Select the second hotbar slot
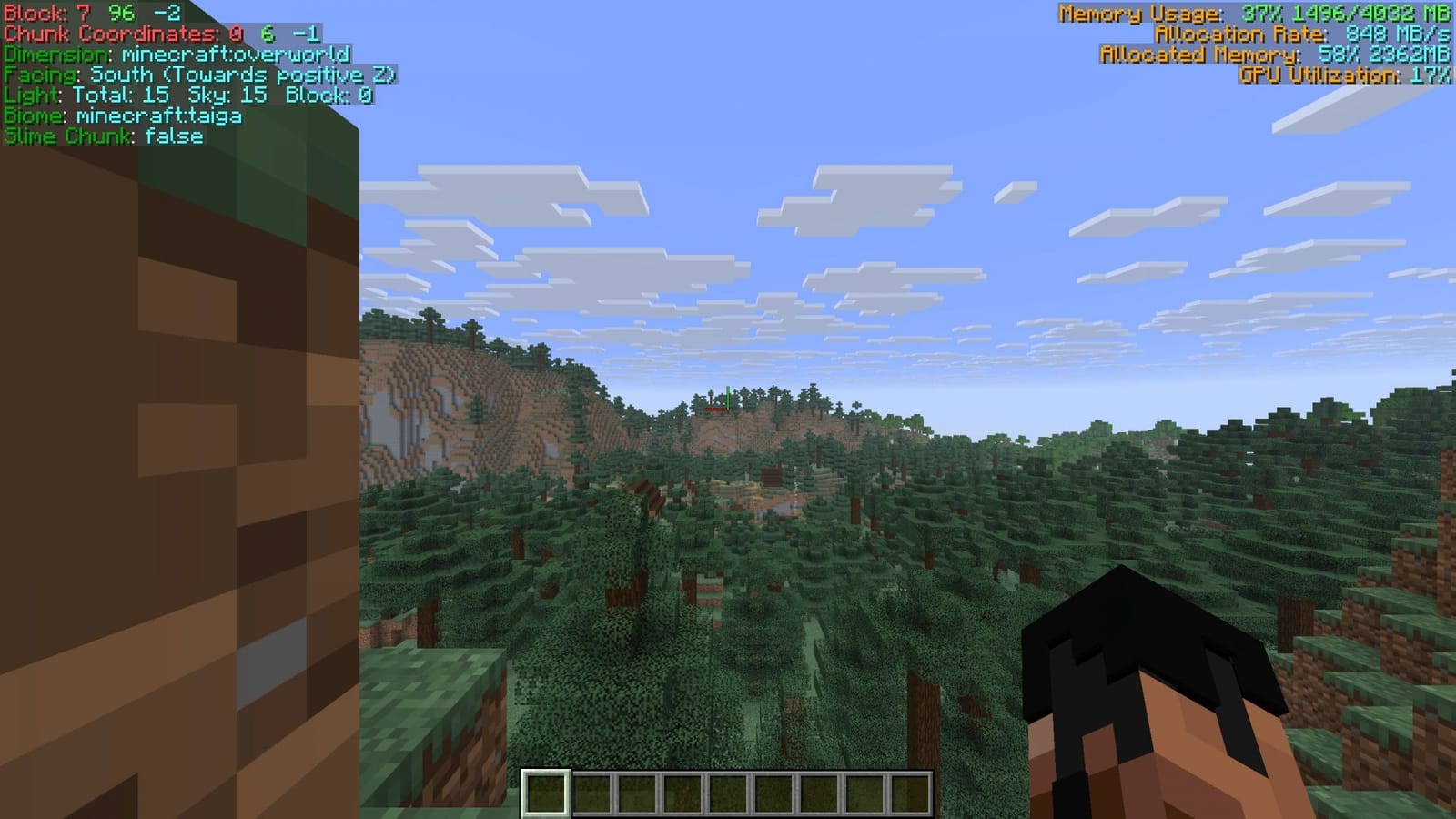1456x819 pixels. tap(592, 791)
